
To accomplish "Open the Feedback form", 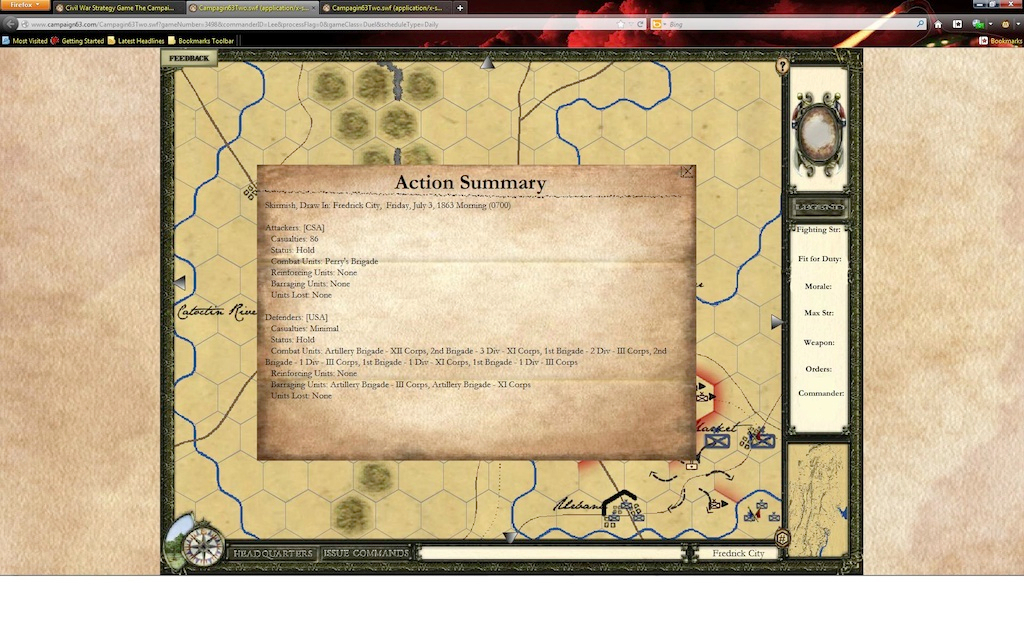I will pyautogui.click(x=189, y=58).
